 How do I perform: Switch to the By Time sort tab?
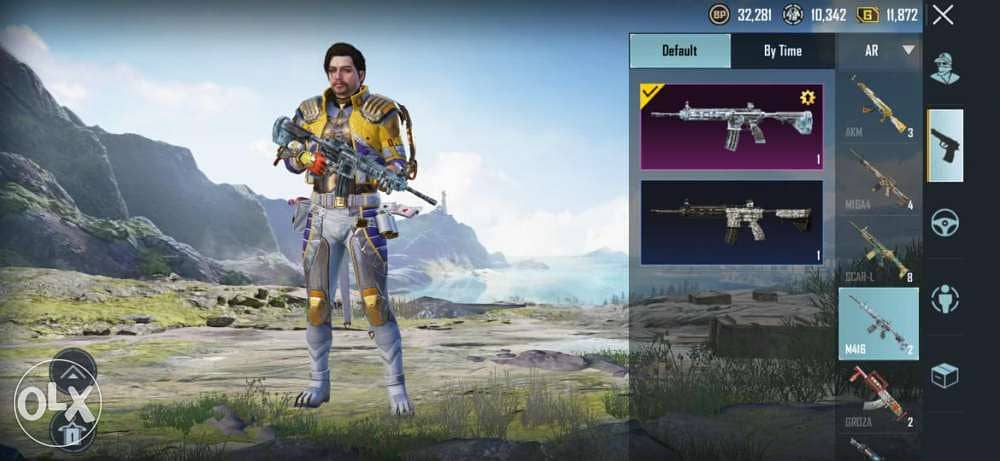point(783,51)
